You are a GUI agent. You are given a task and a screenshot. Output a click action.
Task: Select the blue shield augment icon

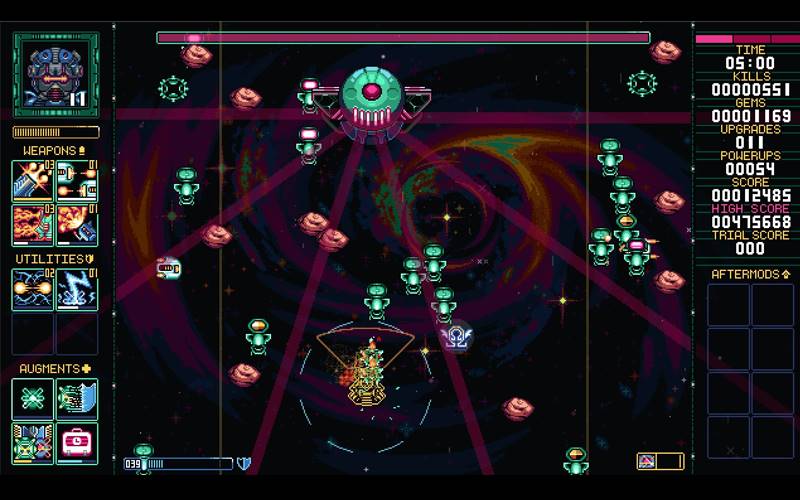pyautogui.click(x=76, y=398)
